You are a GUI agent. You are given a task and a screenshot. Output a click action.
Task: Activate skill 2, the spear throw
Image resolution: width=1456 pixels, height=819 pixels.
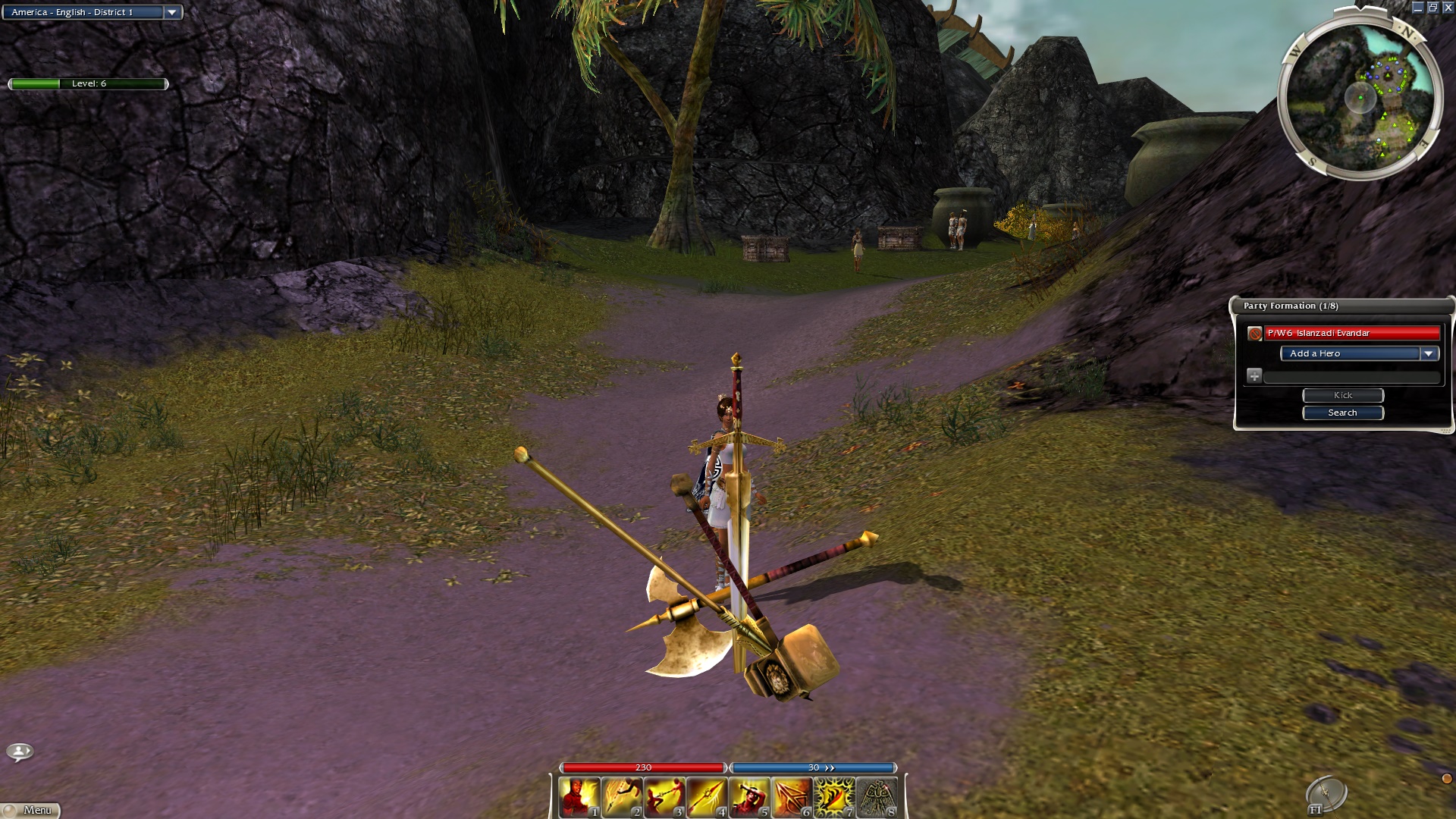pos(622,798)
